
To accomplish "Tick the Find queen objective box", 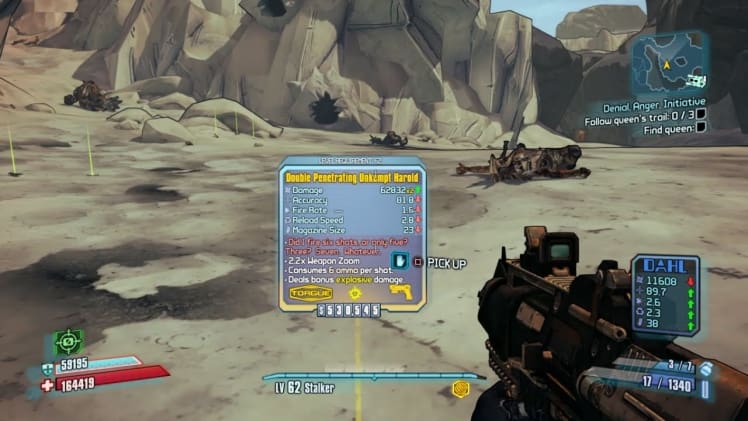I will 702,129.
